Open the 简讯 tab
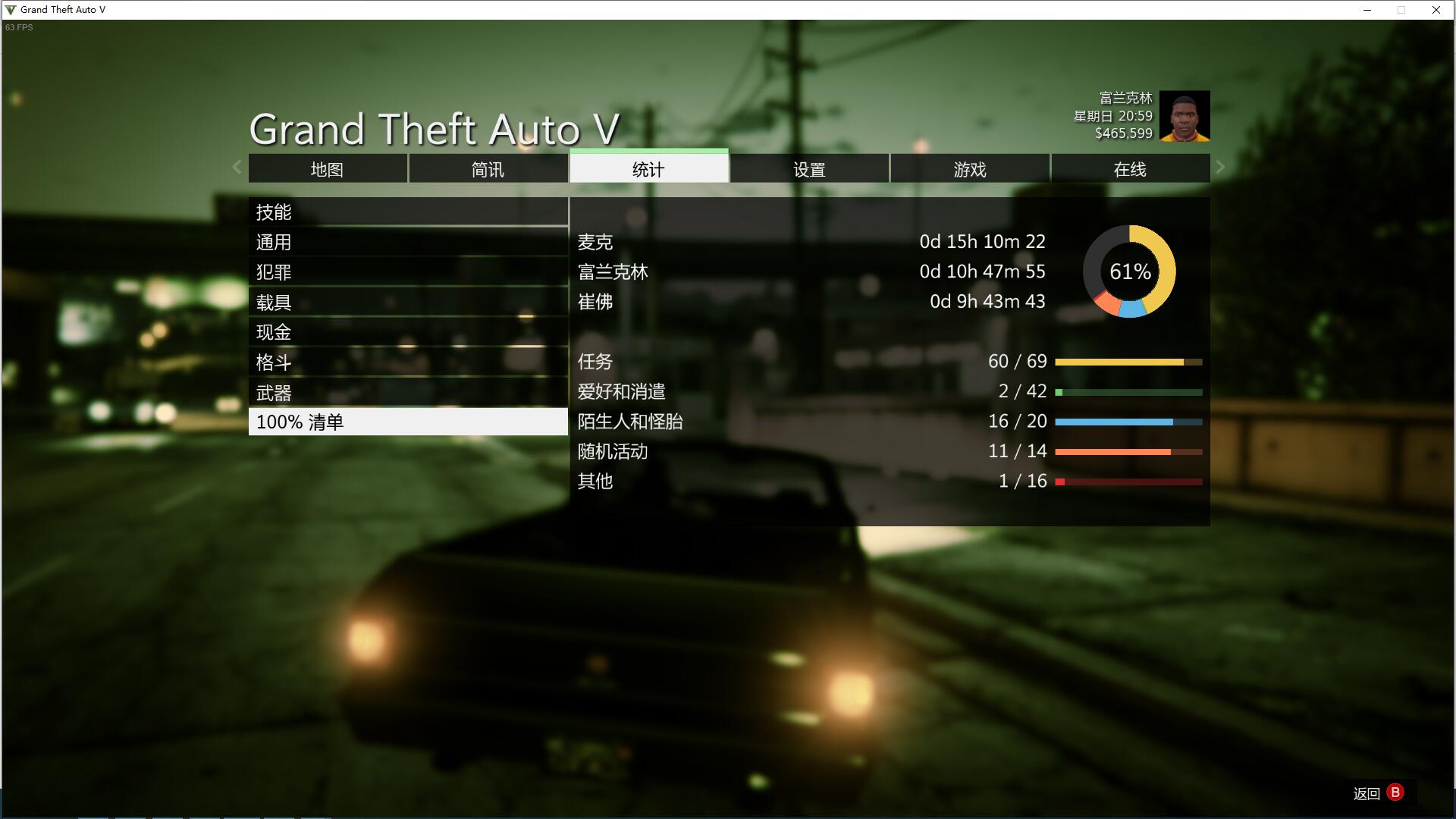This screenshot has height=819, width=1456. click(x=488, y=169)
